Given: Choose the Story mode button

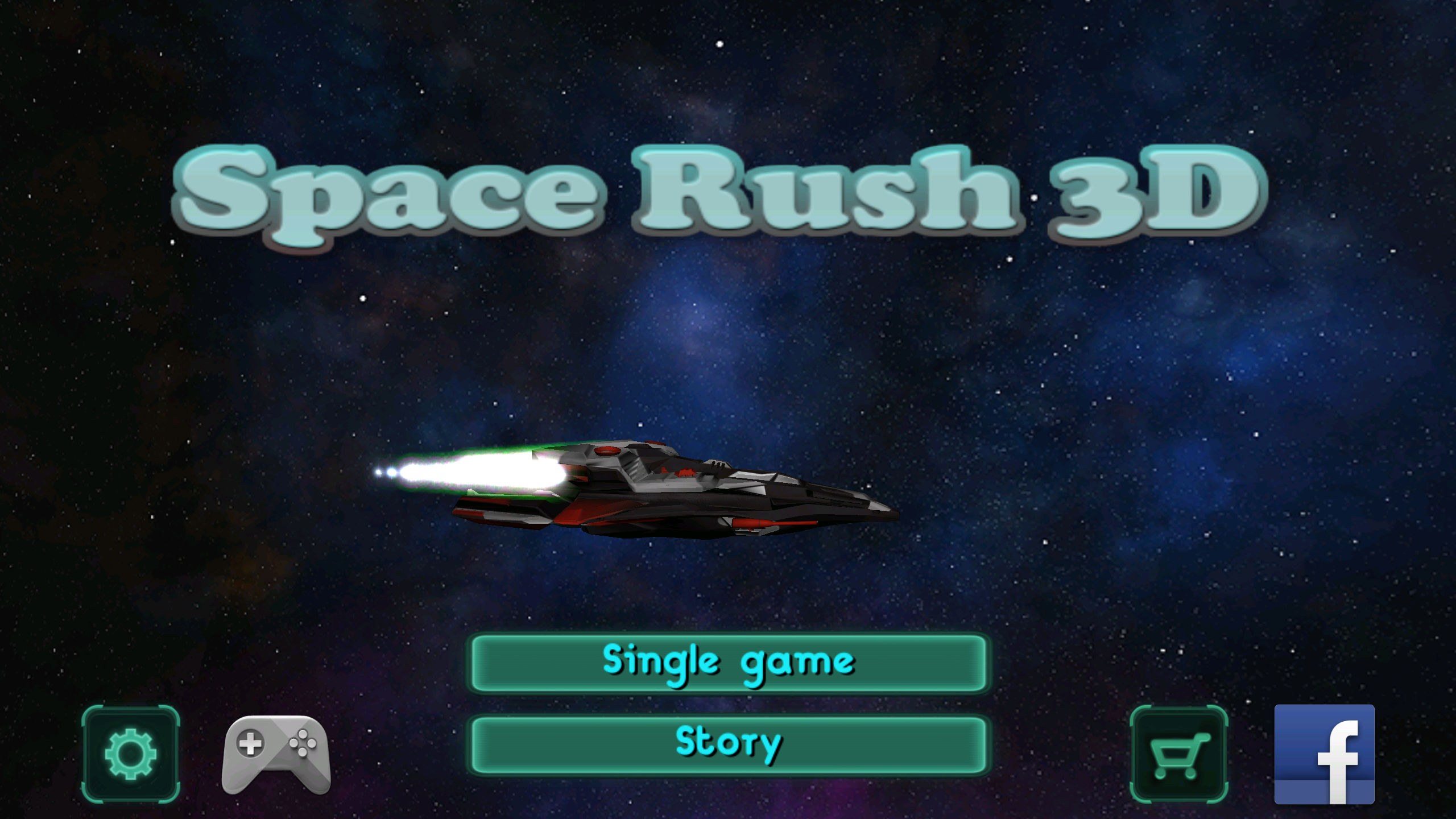Looking at the screenshot, I should tap(729, 744).
